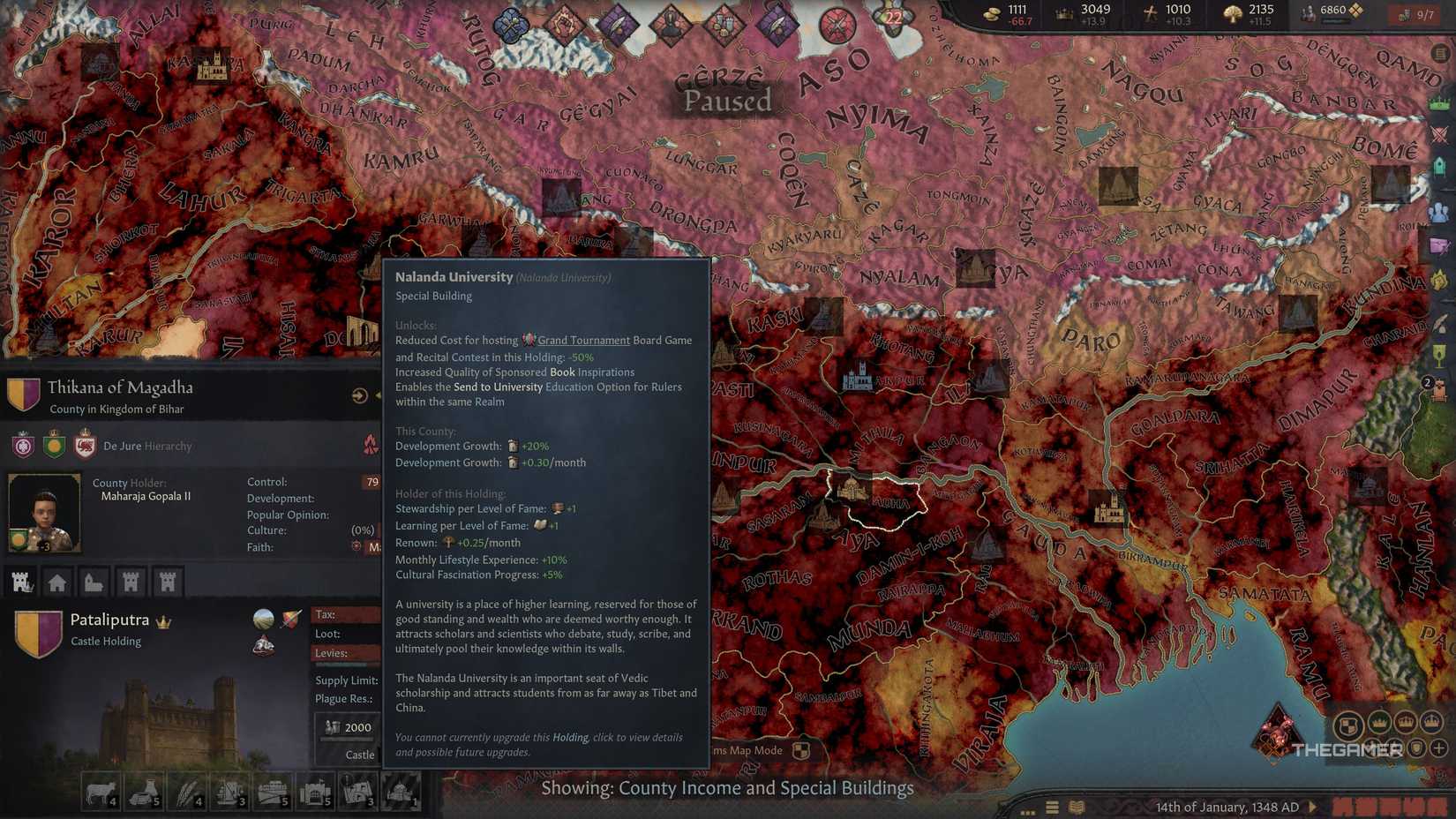The height and width of the screenshot is (819, 1456).
Task: Expand extra map modes with the plus button
Action: tap(1438, 748)
